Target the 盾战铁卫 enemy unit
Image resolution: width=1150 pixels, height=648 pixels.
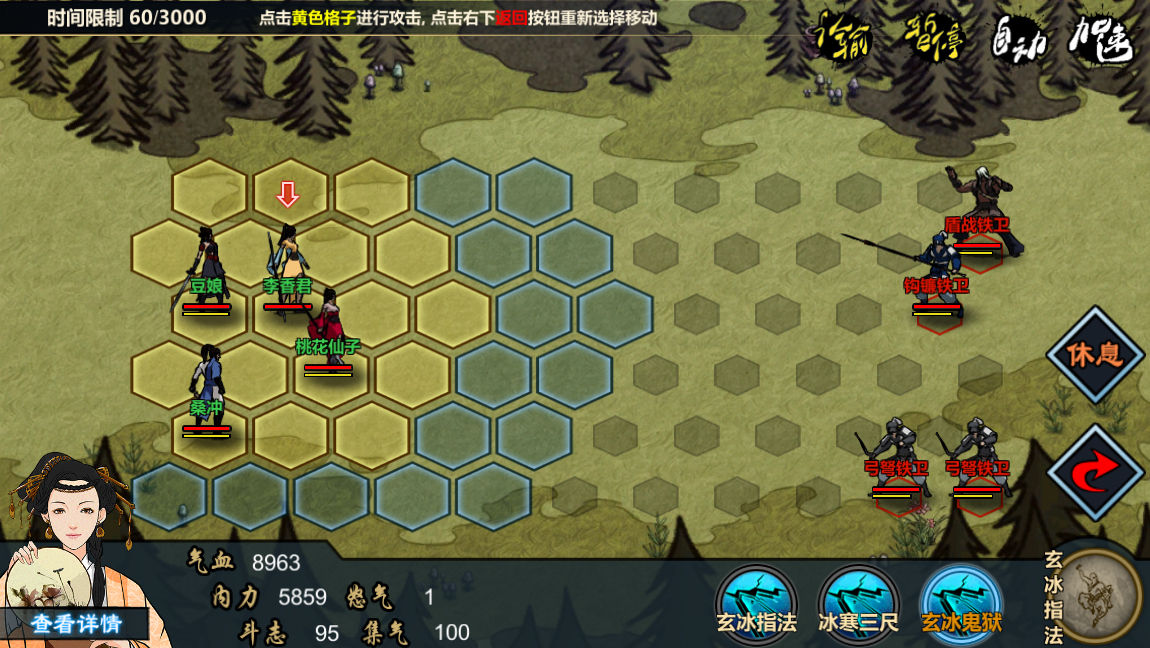979,212
